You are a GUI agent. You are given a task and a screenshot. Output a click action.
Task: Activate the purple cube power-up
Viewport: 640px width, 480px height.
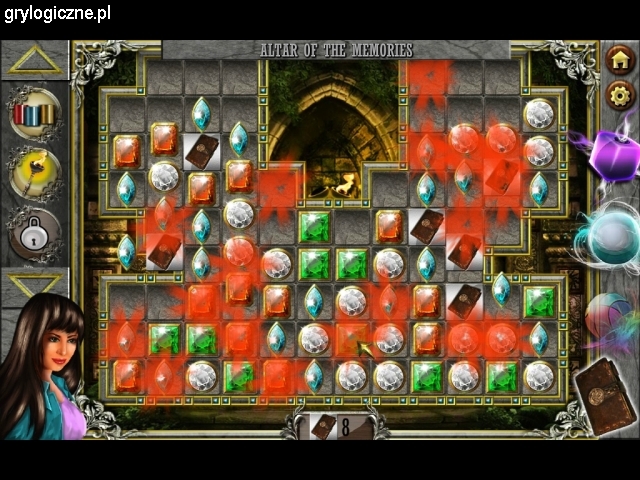click(610, 158)
